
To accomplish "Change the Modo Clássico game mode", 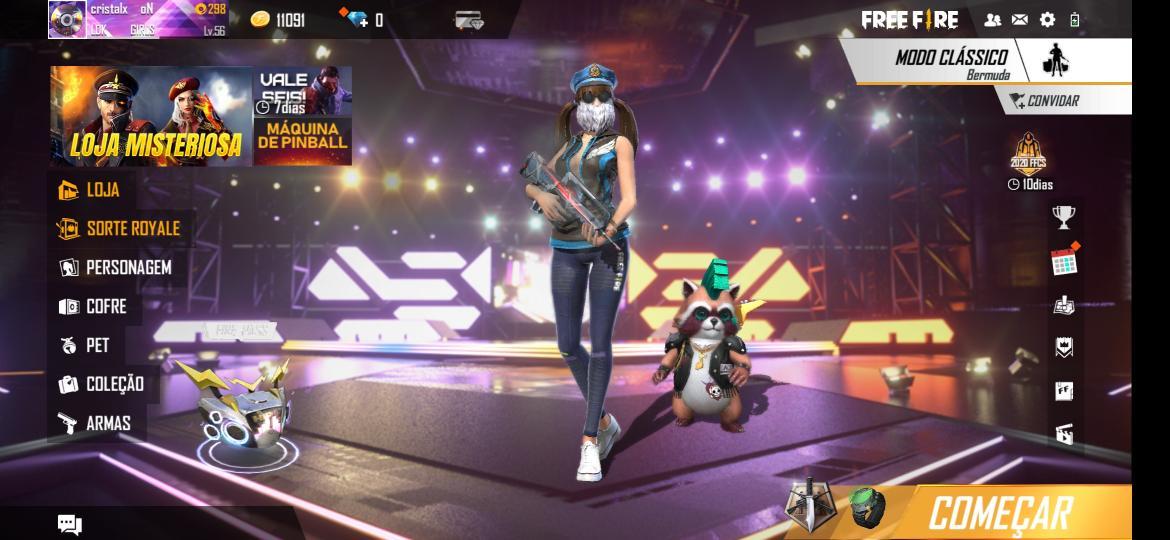I will (952, 62).
